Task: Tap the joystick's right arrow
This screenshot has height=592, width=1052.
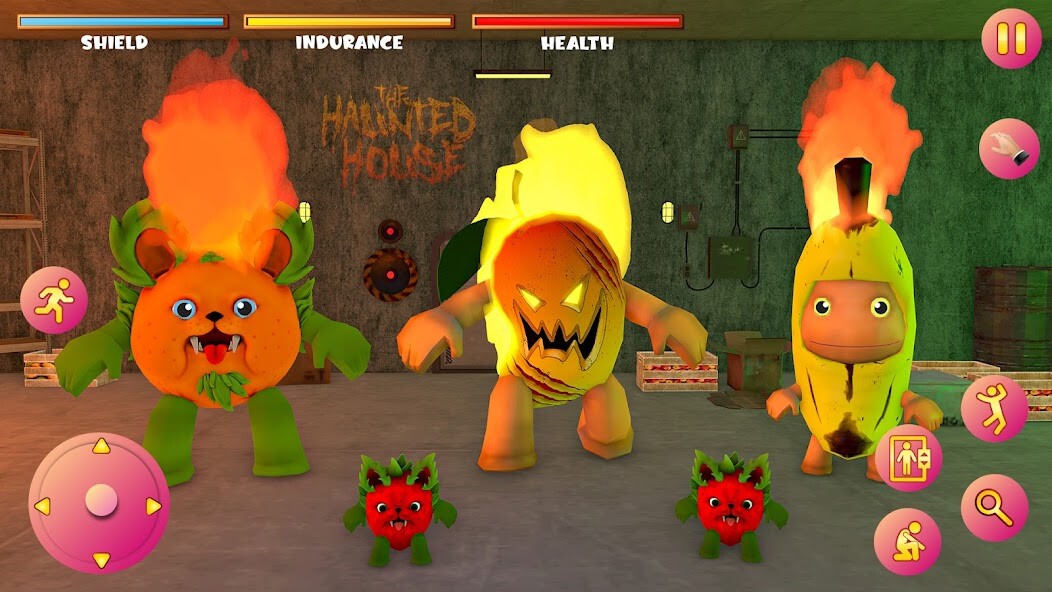Action: tap(154, 506)
